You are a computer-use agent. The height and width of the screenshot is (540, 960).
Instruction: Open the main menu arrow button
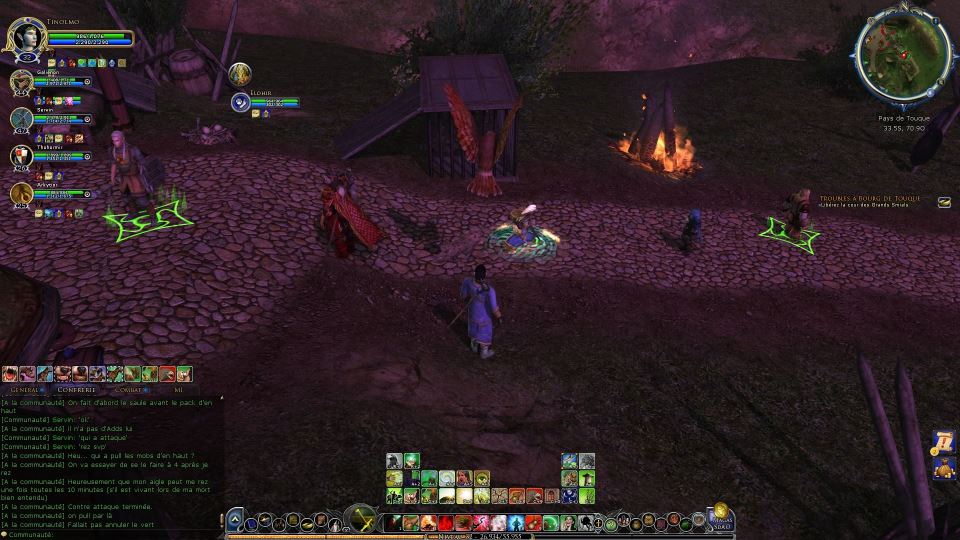[234, 520]
